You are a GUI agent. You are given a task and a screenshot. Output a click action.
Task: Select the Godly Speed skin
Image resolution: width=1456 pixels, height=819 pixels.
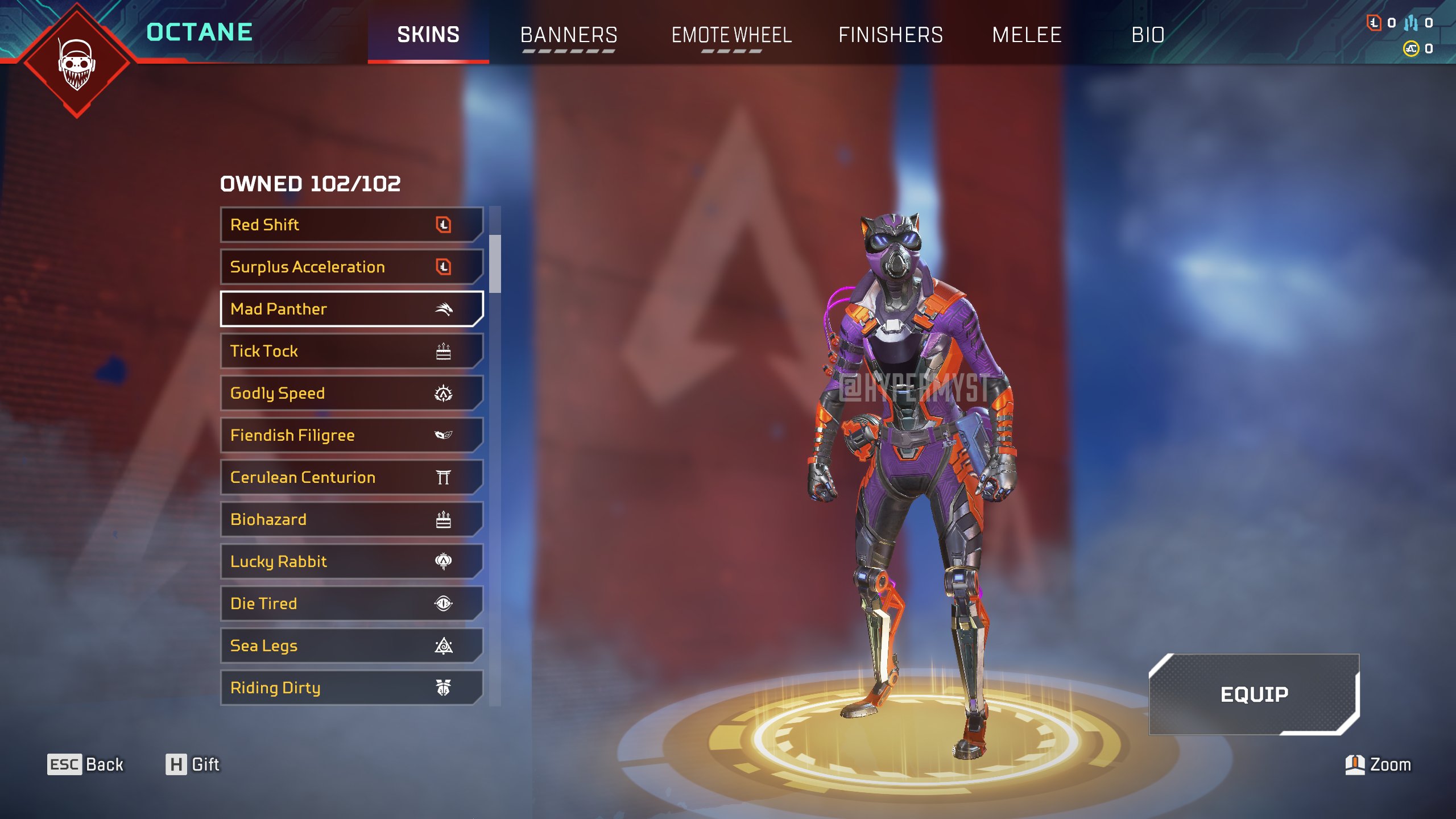(351, 393)
